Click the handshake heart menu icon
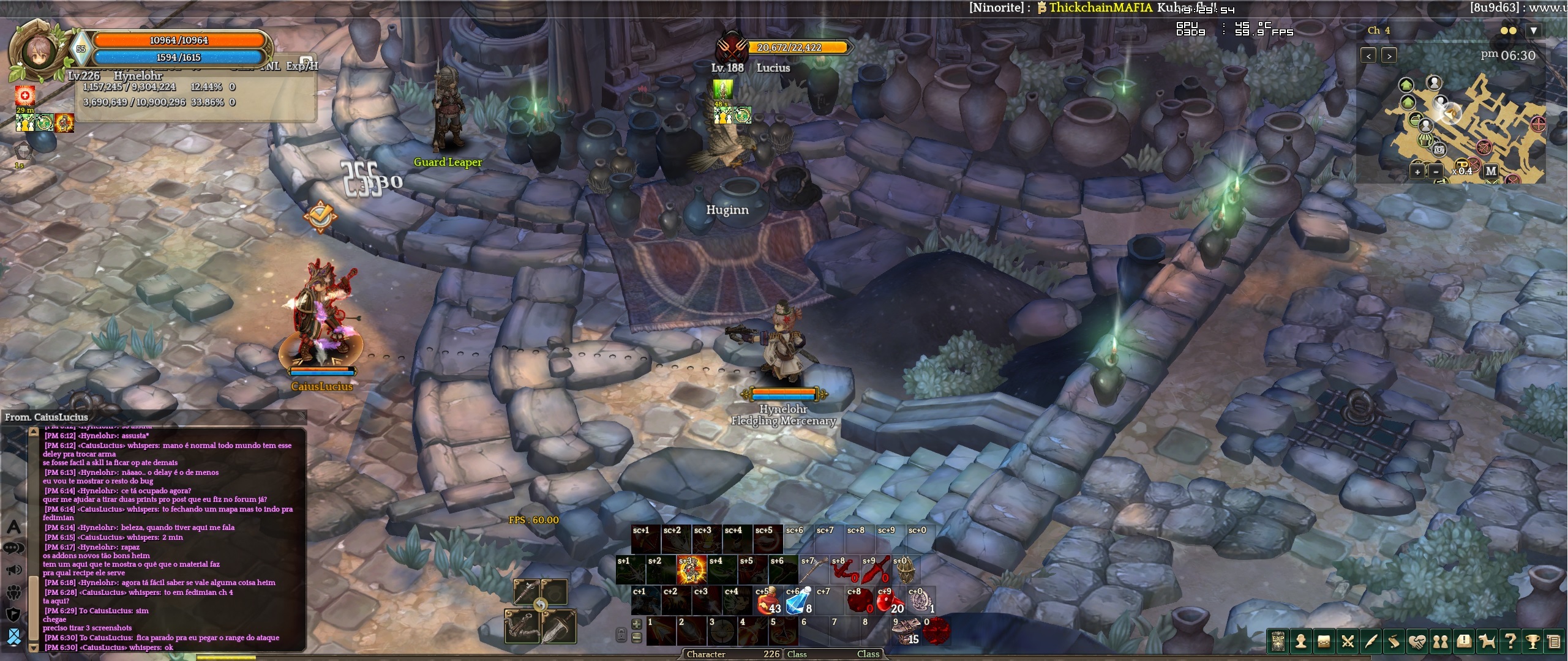Viewport: 1568px width, 661px height. [x=1417, y=641]
